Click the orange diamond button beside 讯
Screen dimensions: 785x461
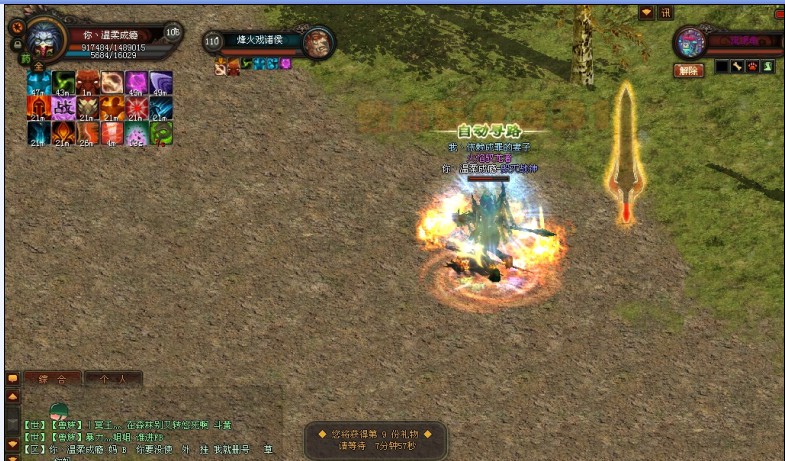click(x=647, y=12)
